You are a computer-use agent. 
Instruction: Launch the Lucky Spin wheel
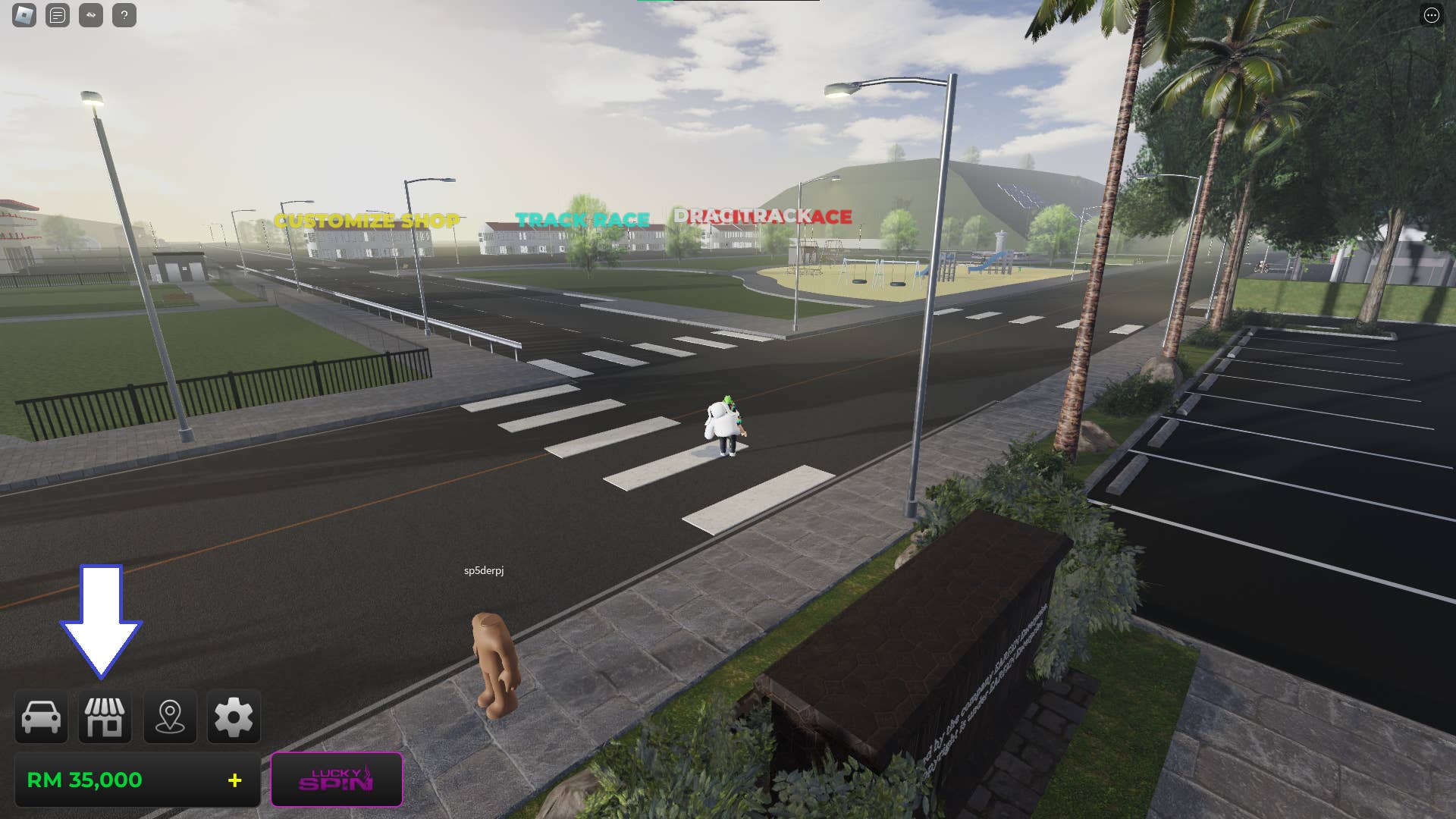337,780
